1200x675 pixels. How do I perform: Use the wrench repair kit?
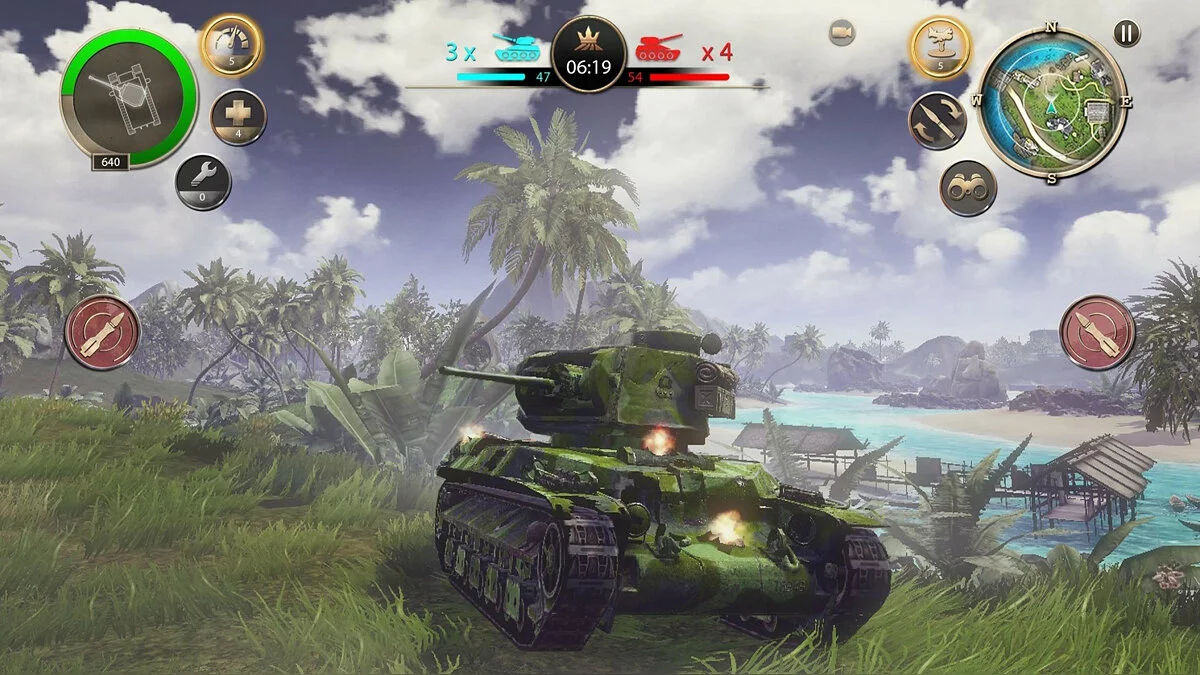pyautogui.click(x=203, y=181)
